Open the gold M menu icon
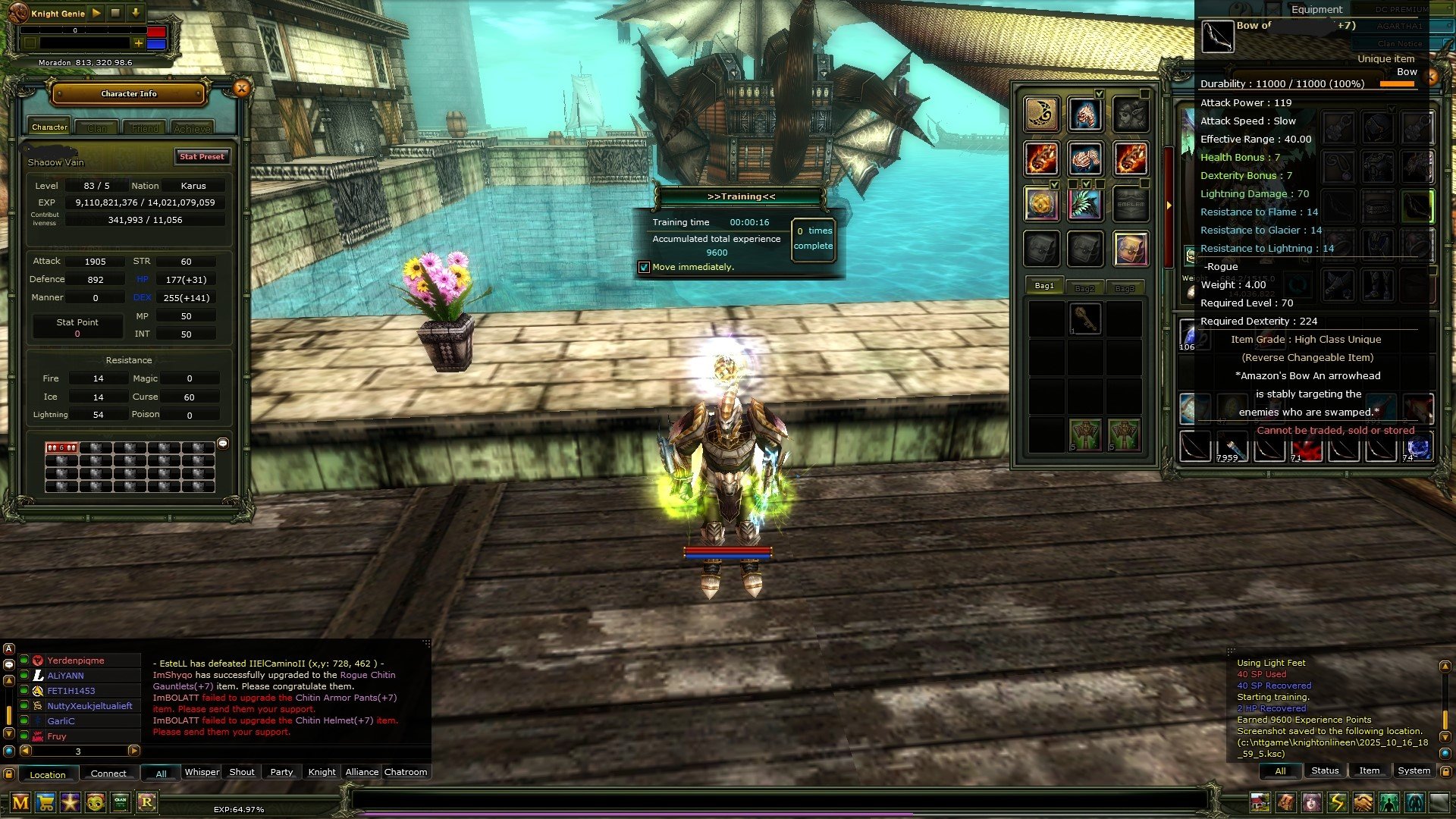This screenshot has height=819, width=1456. [20, 802]
